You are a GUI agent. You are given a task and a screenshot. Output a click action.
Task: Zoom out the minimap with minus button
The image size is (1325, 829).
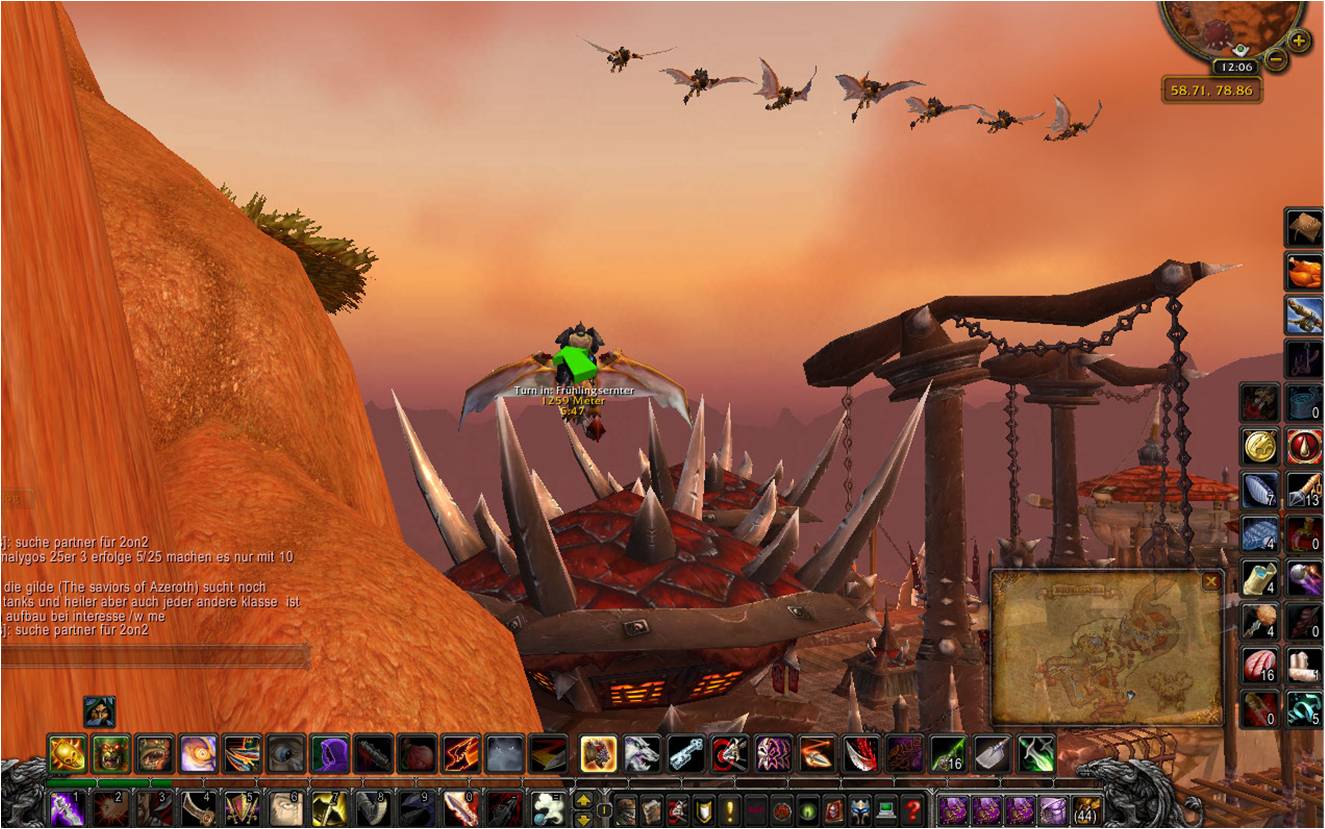click(x=1276, y=60)
